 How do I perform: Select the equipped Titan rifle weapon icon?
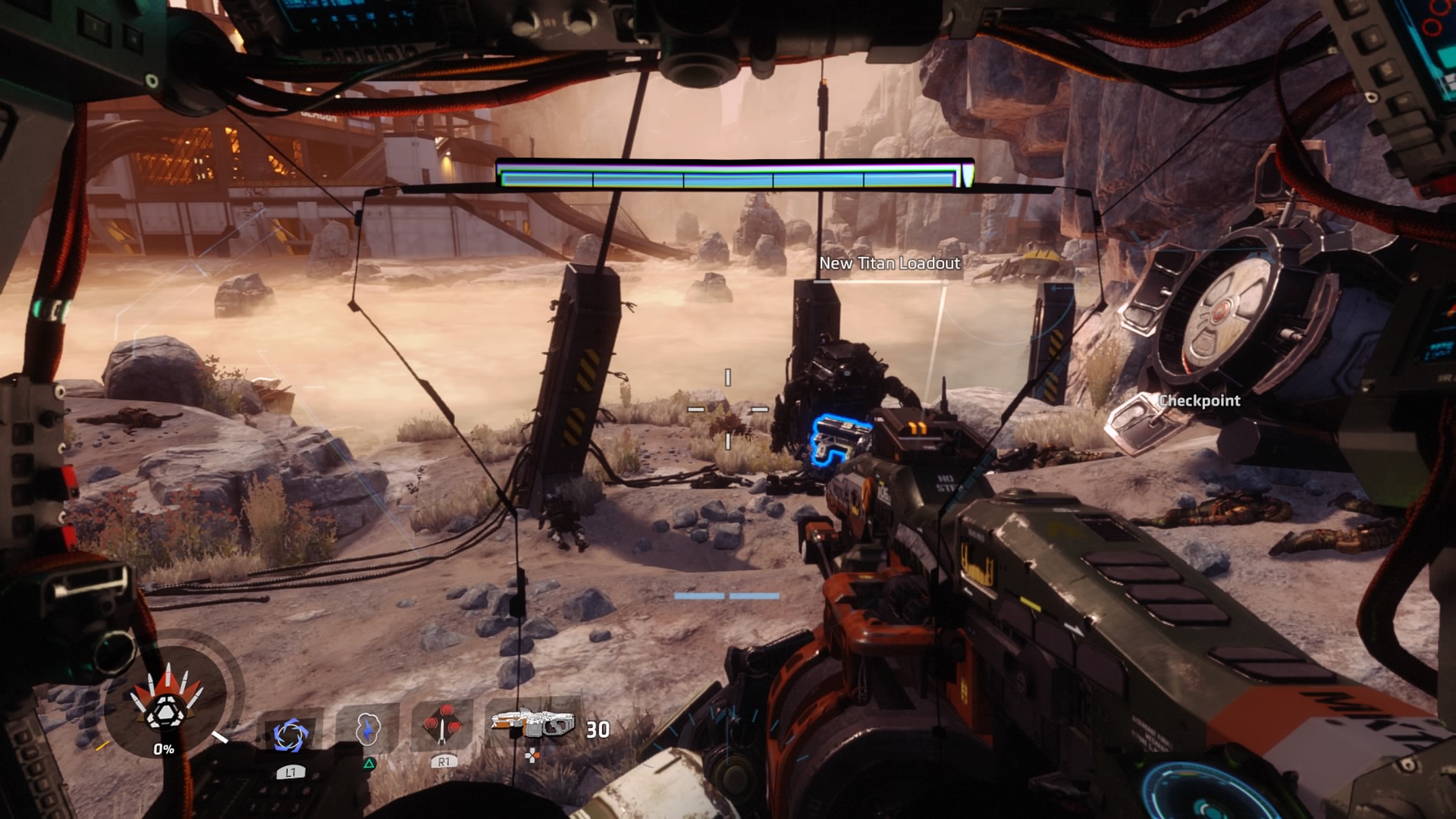532,724
